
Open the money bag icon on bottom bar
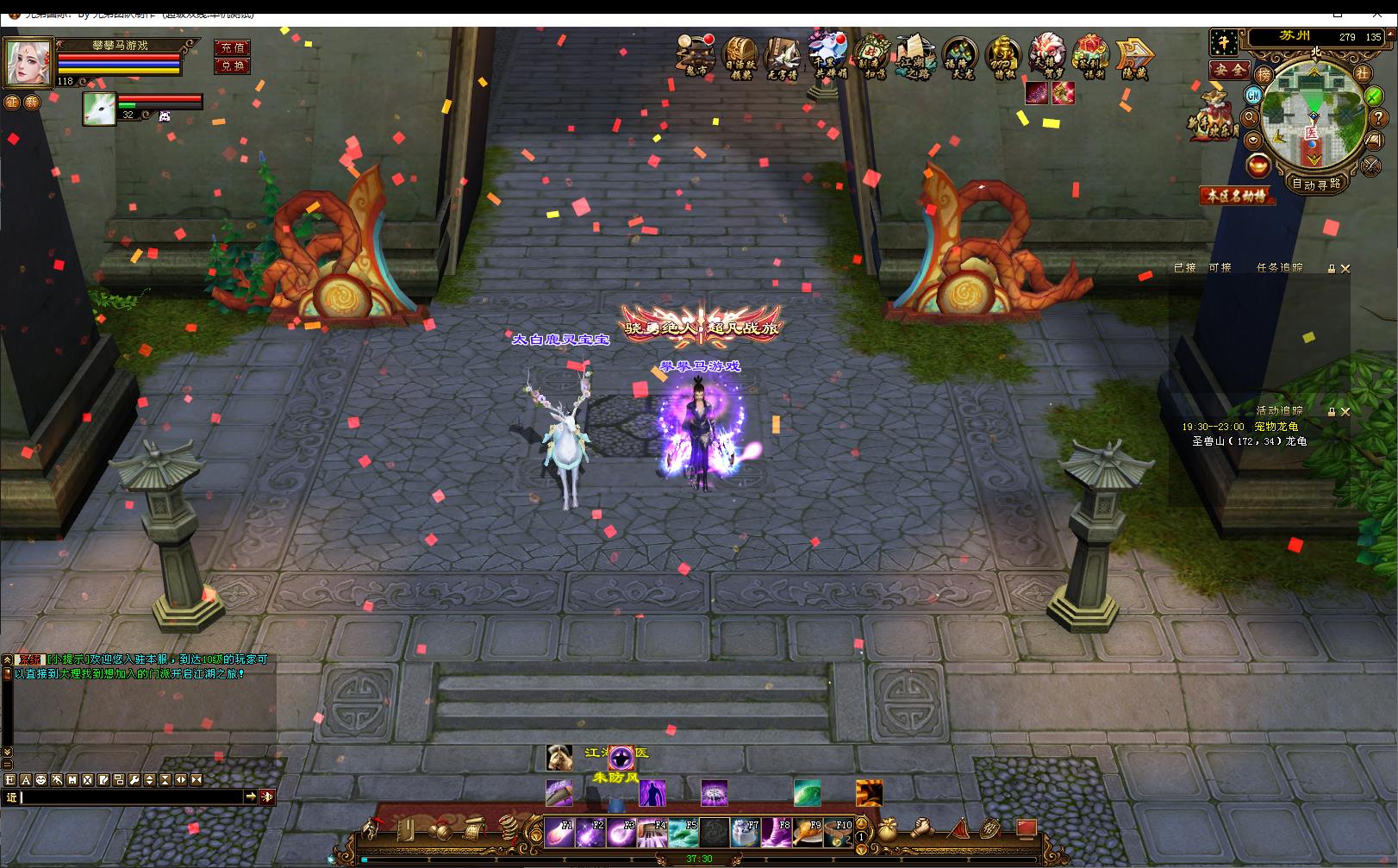[x=886, y=830]
